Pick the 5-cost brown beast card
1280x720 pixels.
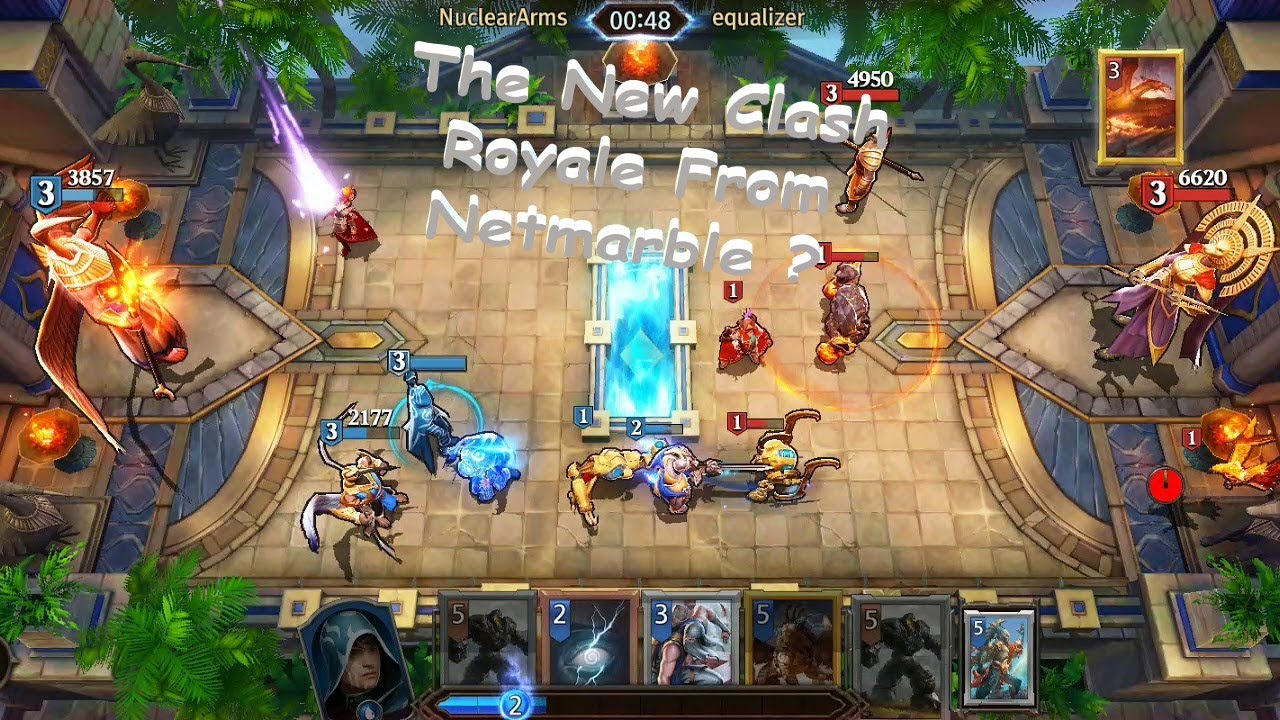click(x=793, y=642)
